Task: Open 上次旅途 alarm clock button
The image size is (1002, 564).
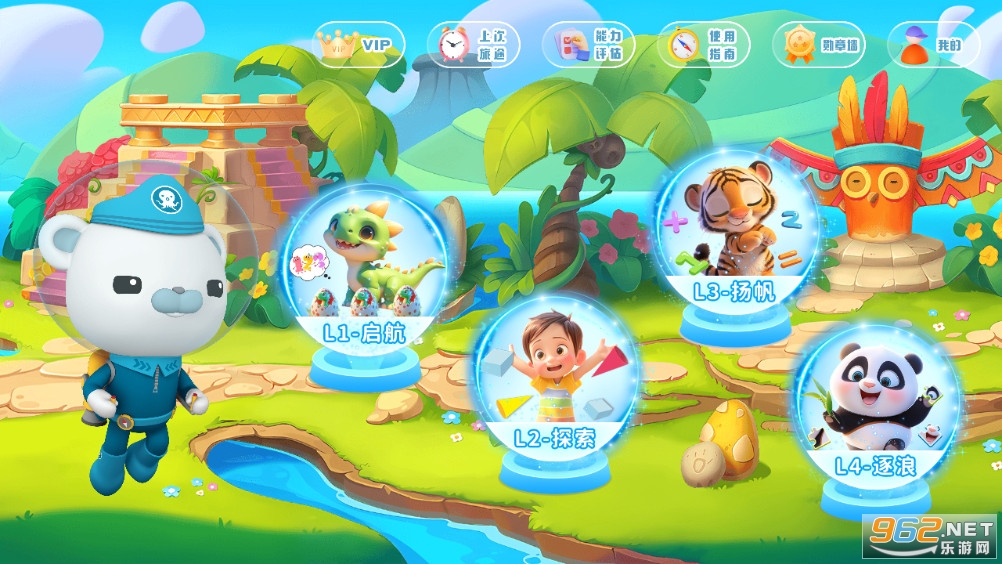Action: point(474,44)
